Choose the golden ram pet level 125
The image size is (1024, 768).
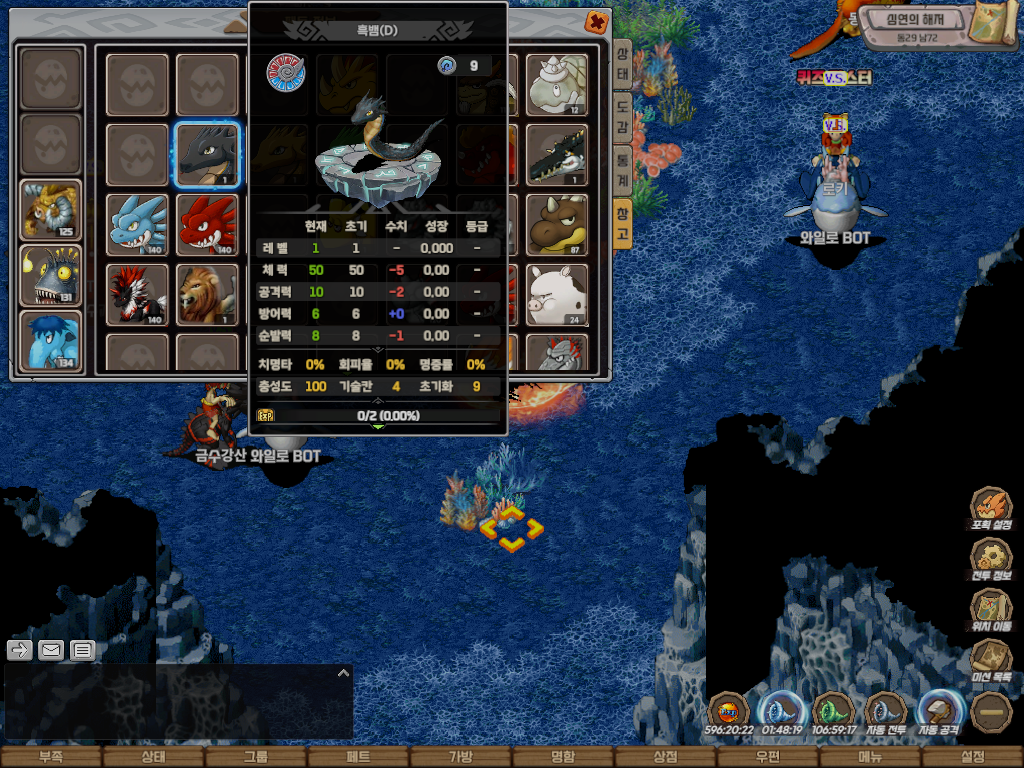(x=50, y=210)
